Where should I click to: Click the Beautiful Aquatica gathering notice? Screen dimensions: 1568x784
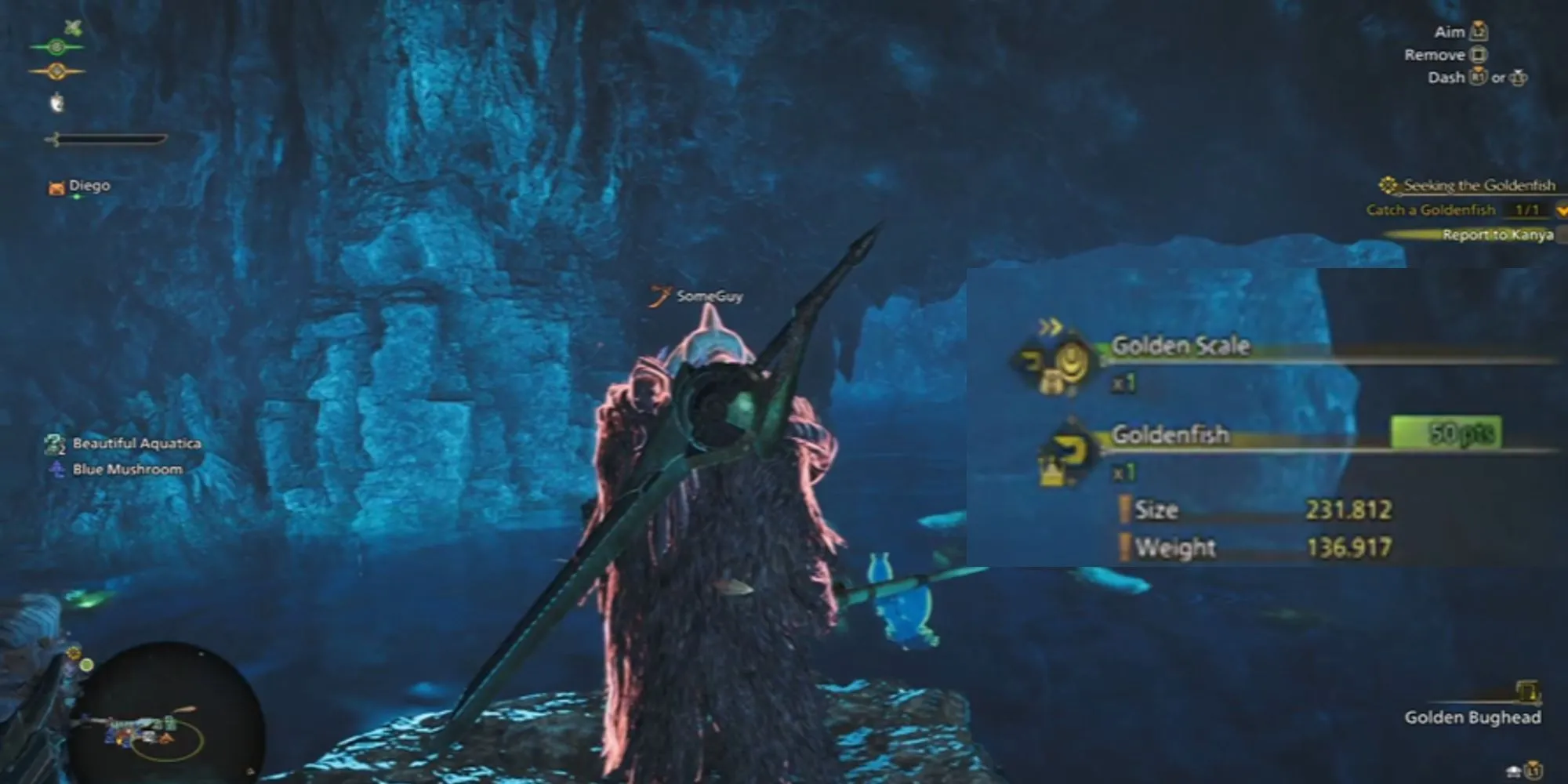[x=136, y=444]
